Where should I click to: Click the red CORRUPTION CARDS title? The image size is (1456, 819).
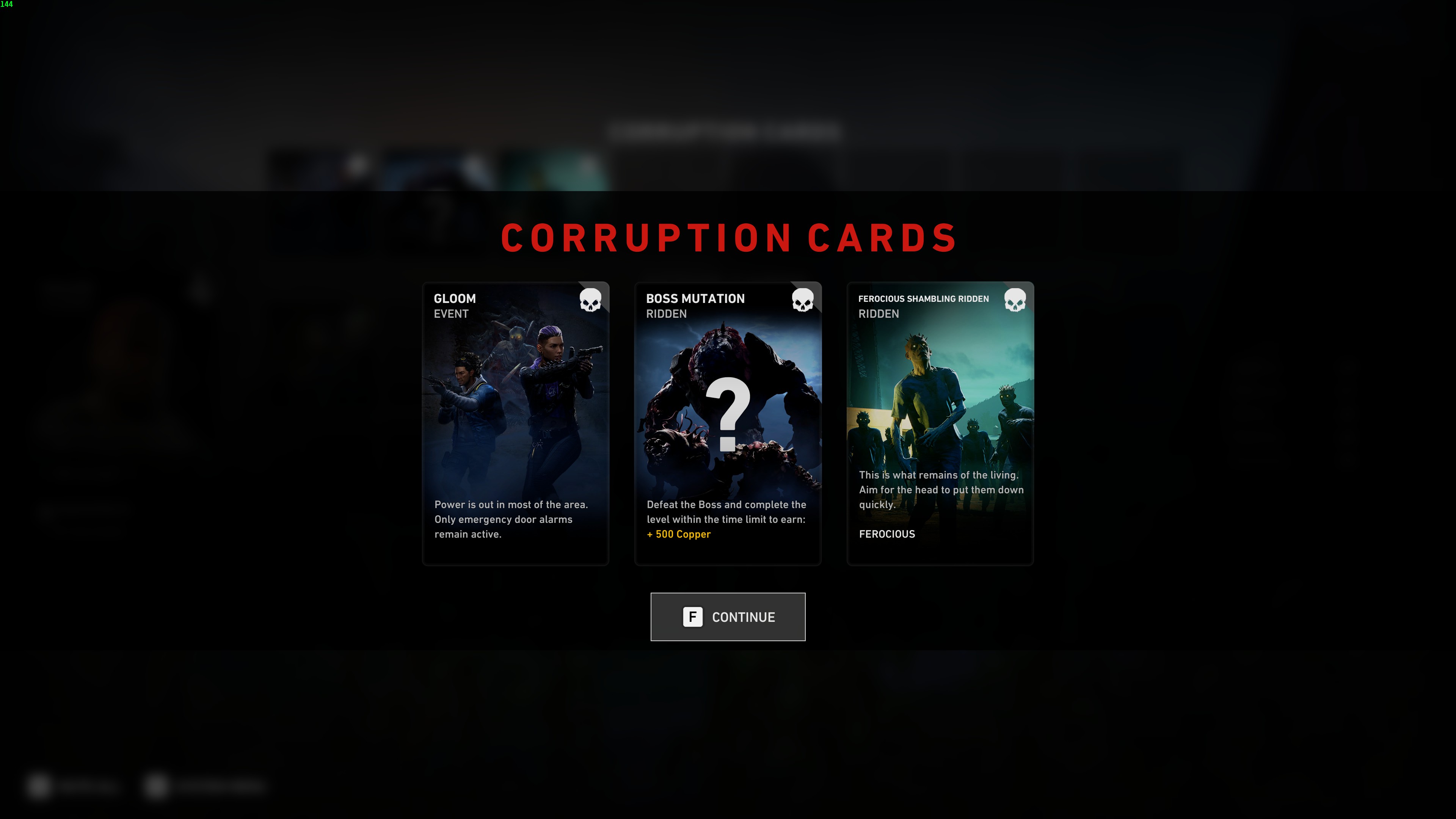(728, 238)
